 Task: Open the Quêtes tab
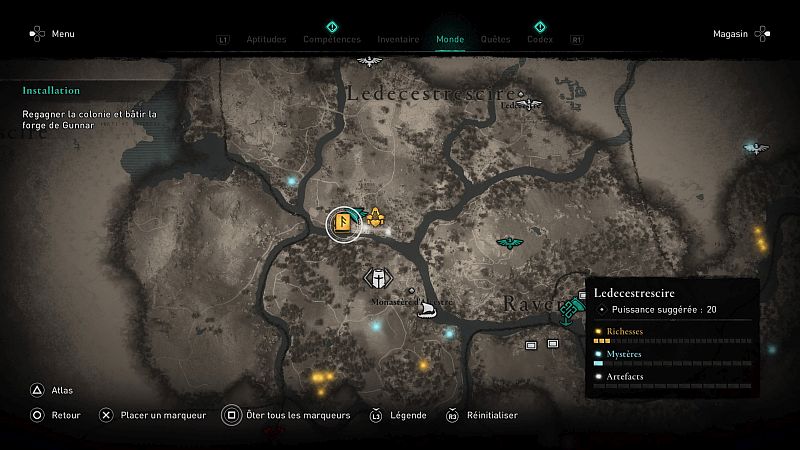click(495, 40)
